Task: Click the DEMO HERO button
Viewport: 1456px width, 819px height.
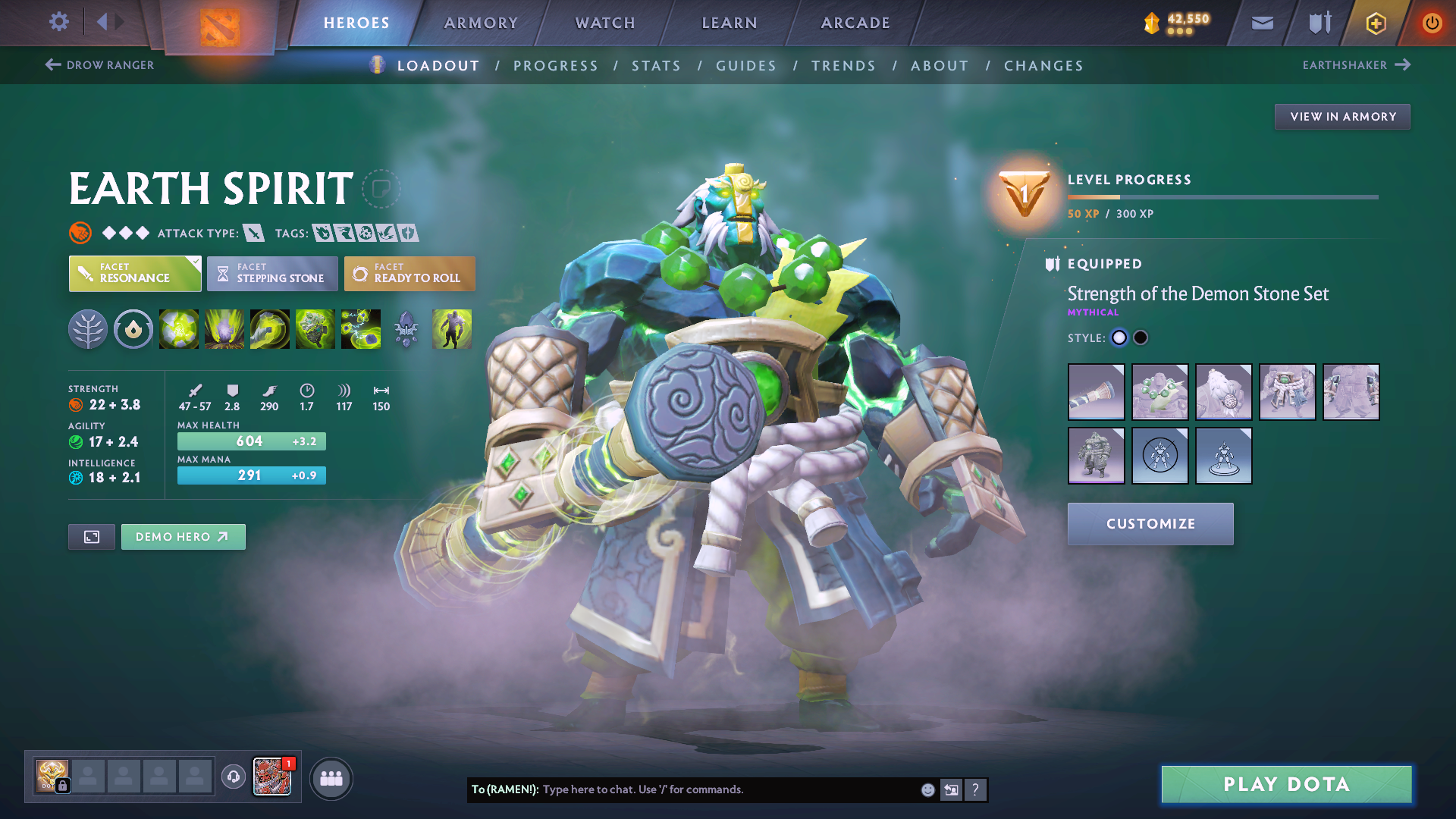Action: click(x=183, y=536)
